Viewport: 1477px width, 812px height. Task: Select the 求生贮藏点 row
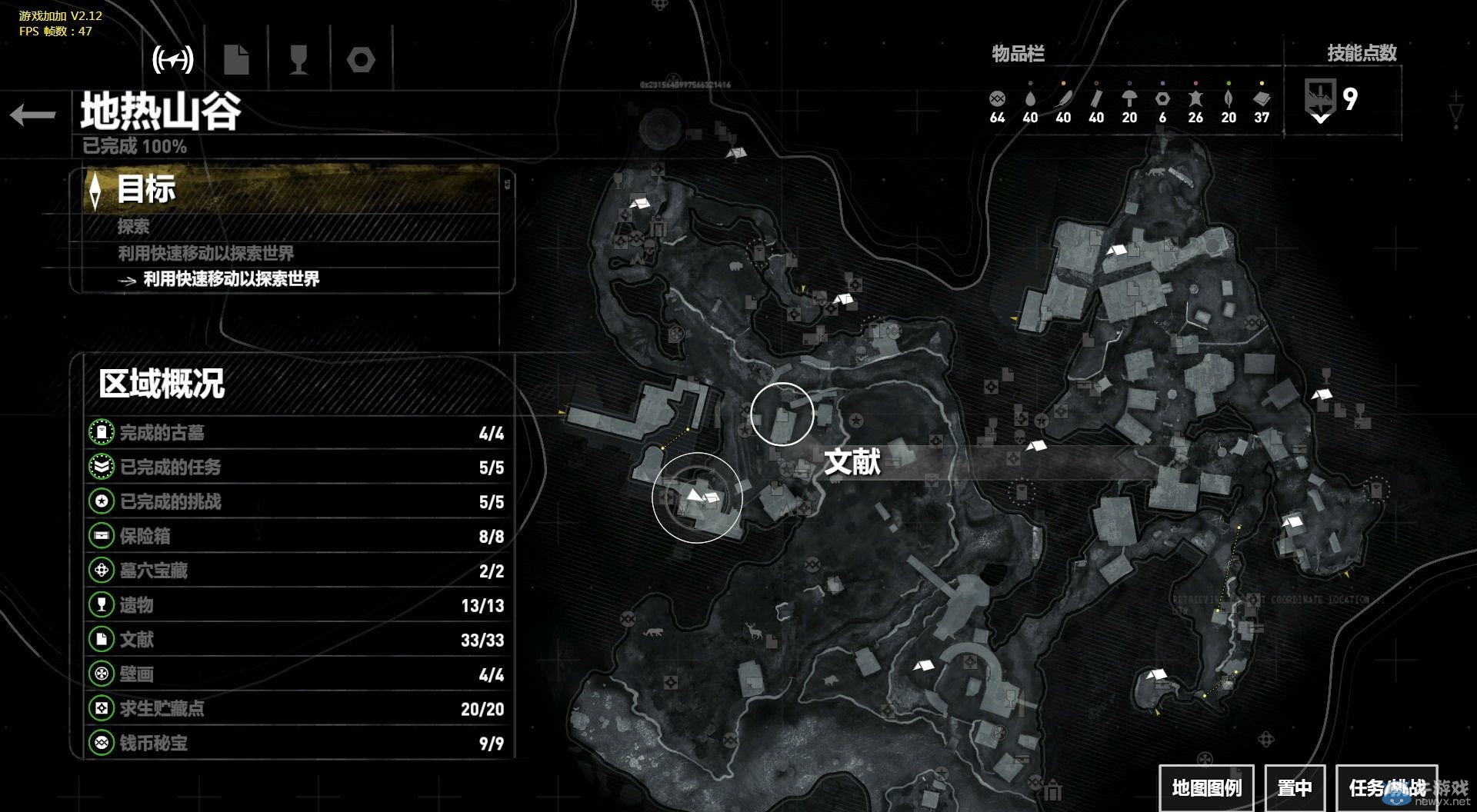click(x=297, y=709)
